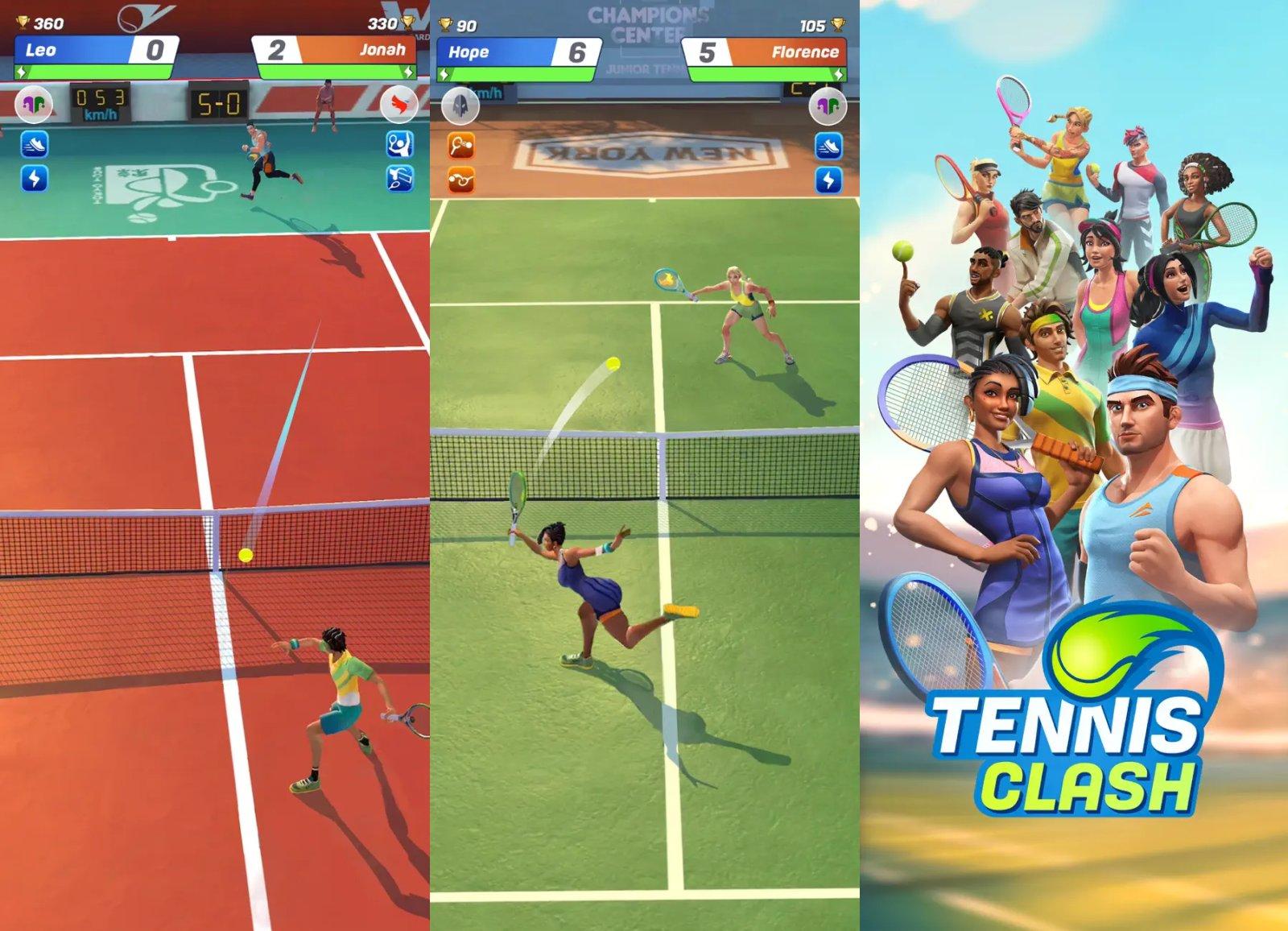This screenshot has width=1288, height=931.
Task: Open the racket gear icon below the serve icon
Action: (x=398, y=179)
